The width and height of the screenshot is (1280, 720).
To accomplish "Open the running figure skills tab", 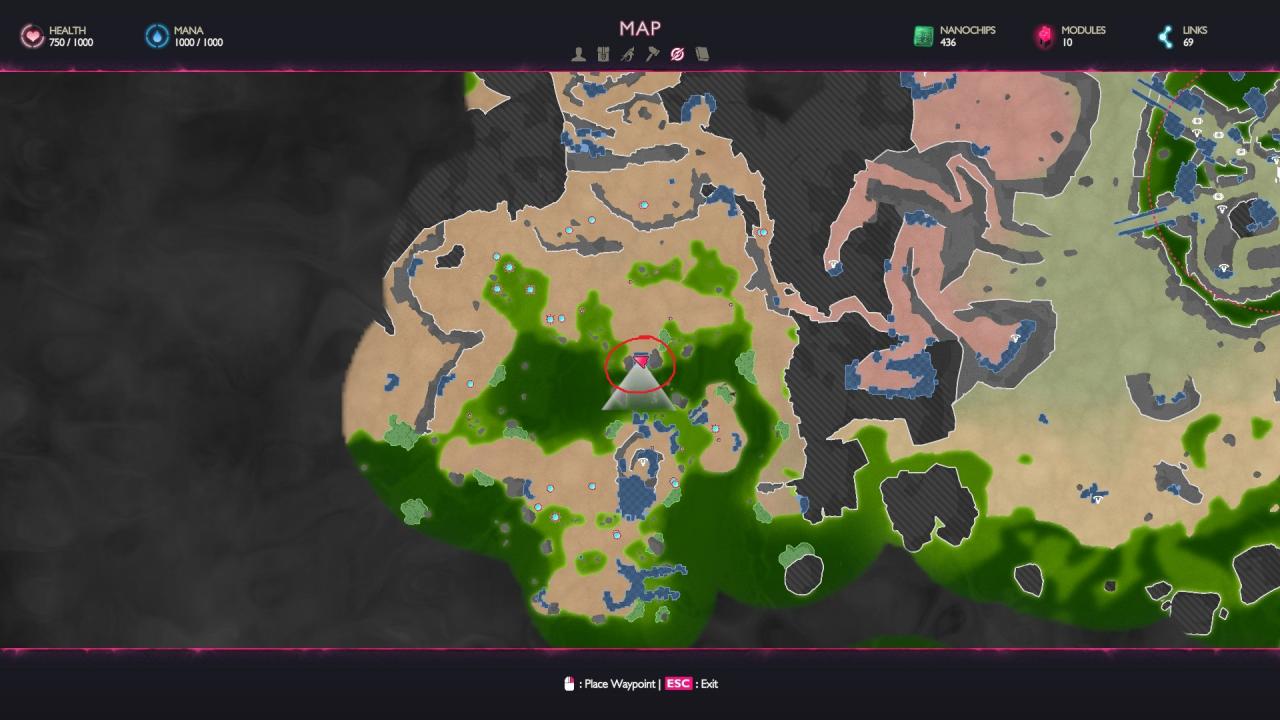I will 628,54.
